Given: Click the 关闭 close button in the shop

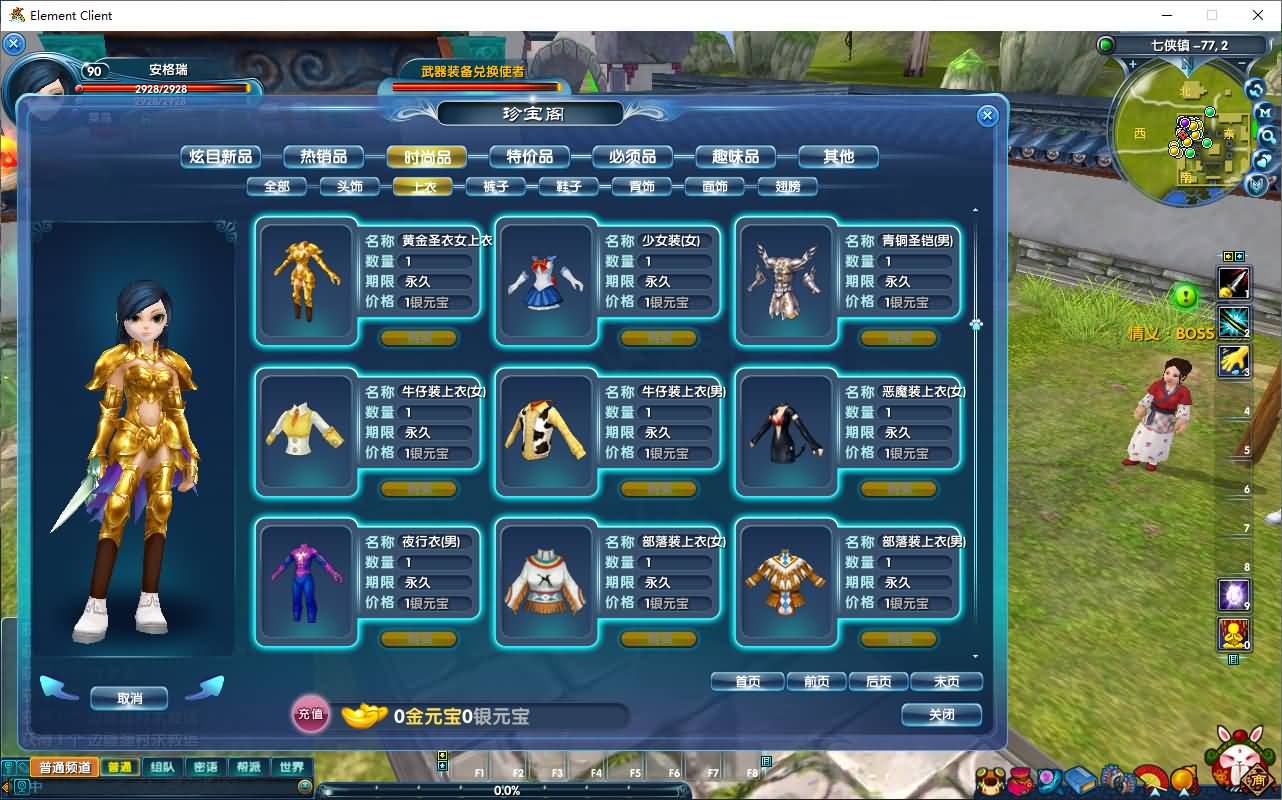Looking at the screenshot, I should point(941,716).
